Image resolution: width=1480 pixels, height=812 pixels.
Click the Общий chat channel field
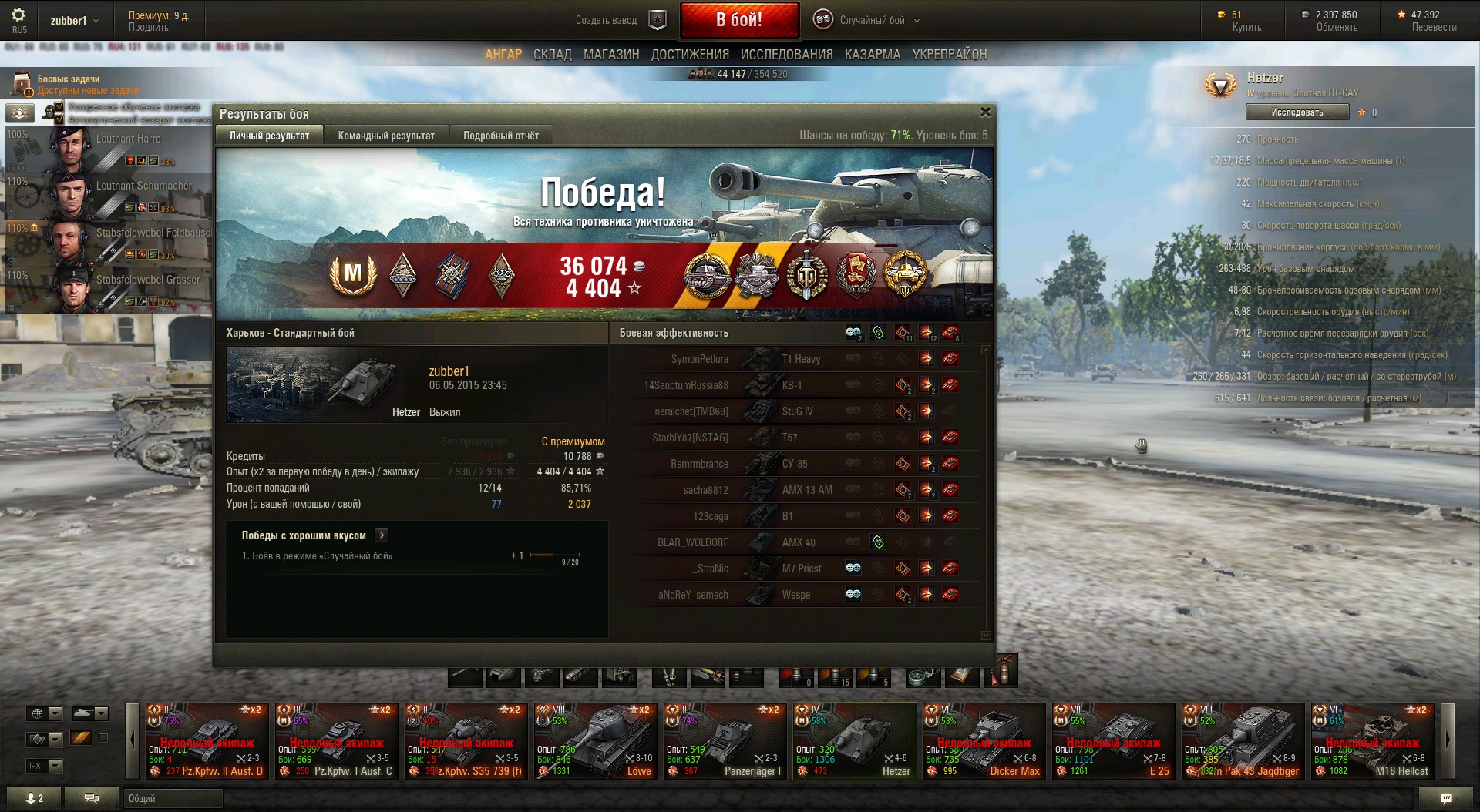coord(173,799)
